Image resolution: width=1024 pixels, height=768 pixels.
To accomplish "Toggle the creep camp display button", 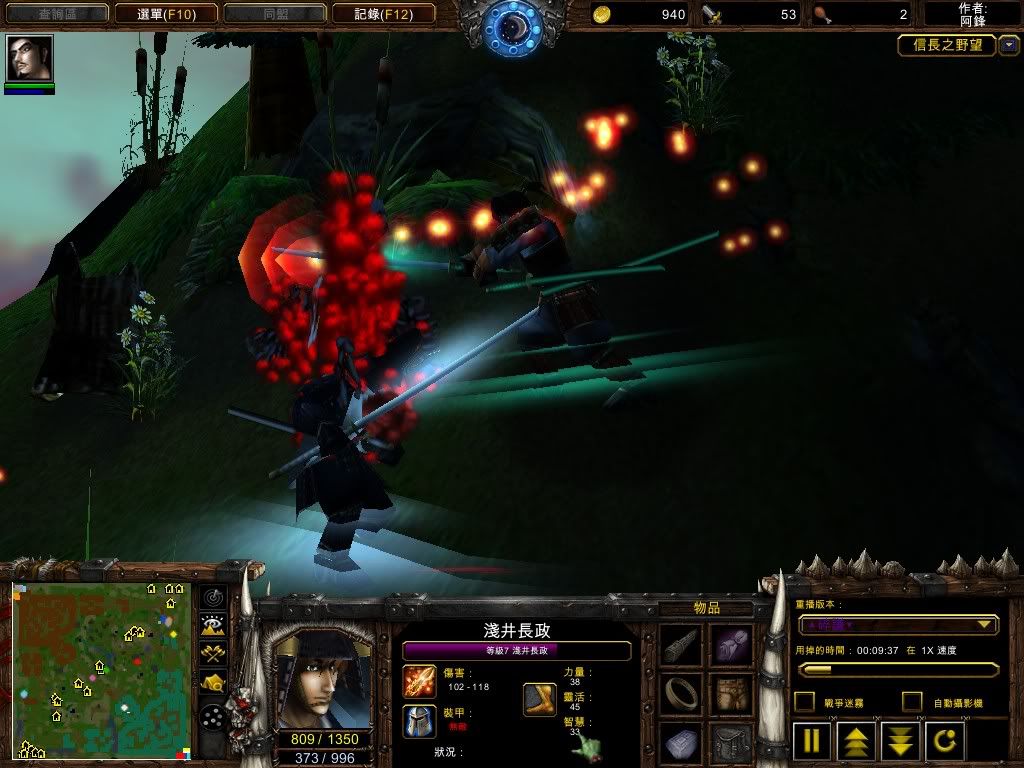I will point(213,683).
